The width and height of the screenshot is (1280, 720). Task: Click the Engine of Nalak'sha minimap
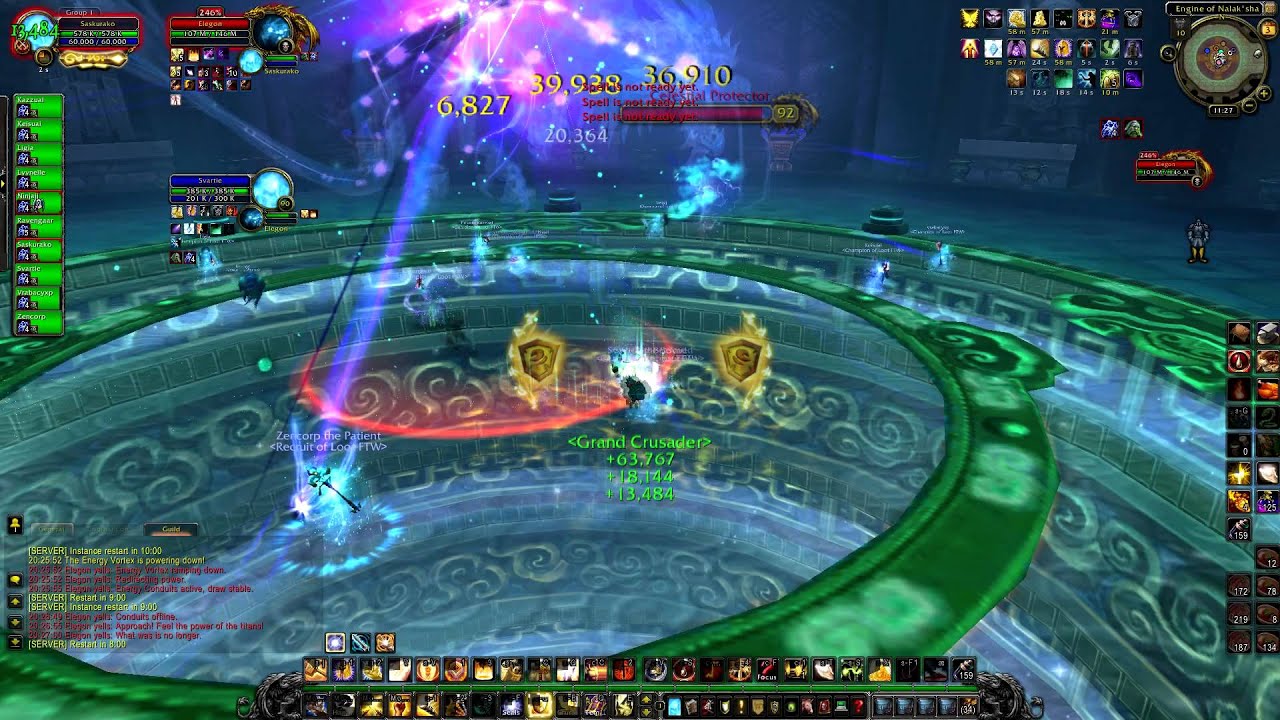1218,59
